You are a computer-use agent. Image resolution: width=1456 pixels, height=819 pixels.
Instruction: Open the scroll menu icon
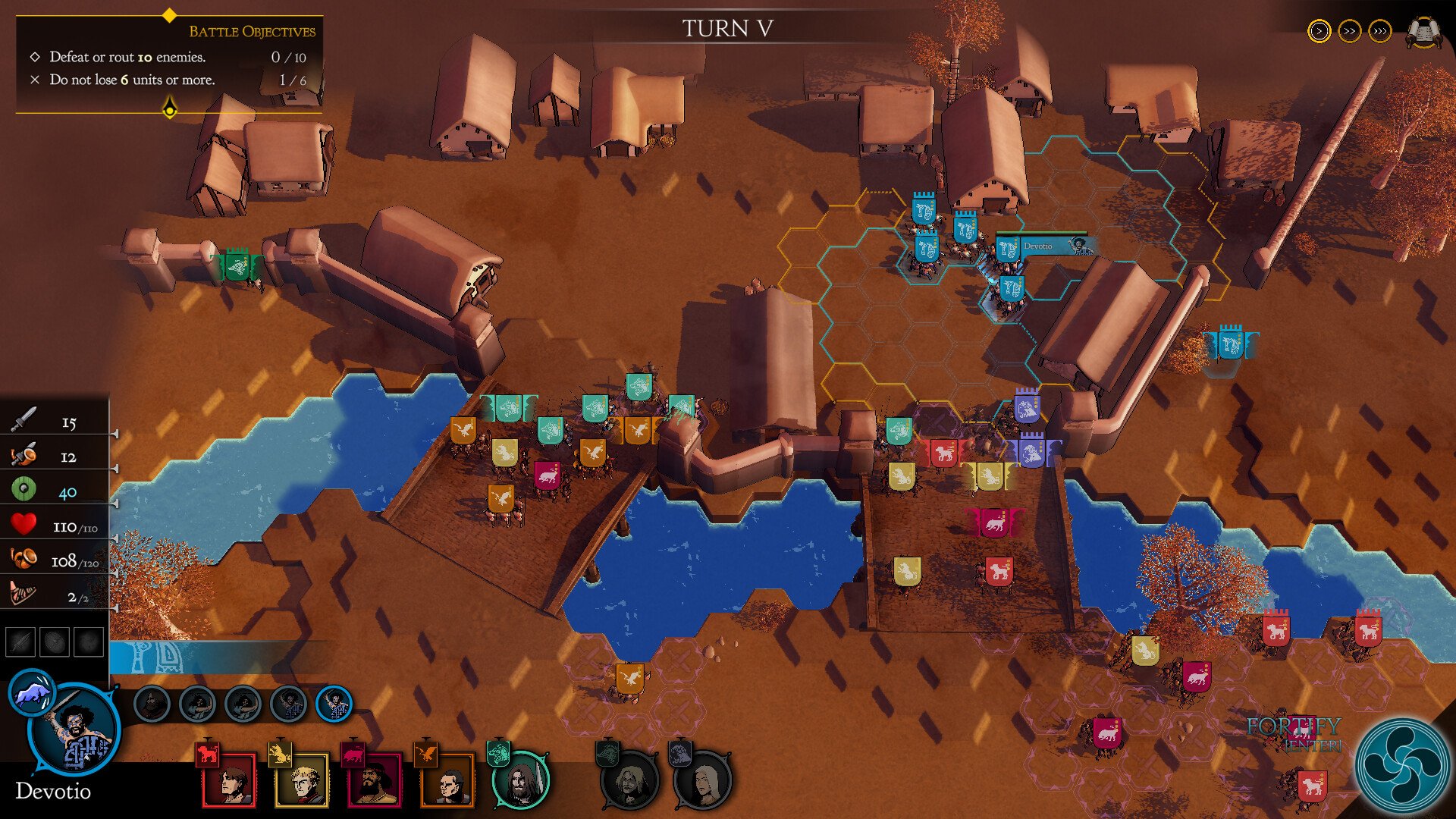1423,32
